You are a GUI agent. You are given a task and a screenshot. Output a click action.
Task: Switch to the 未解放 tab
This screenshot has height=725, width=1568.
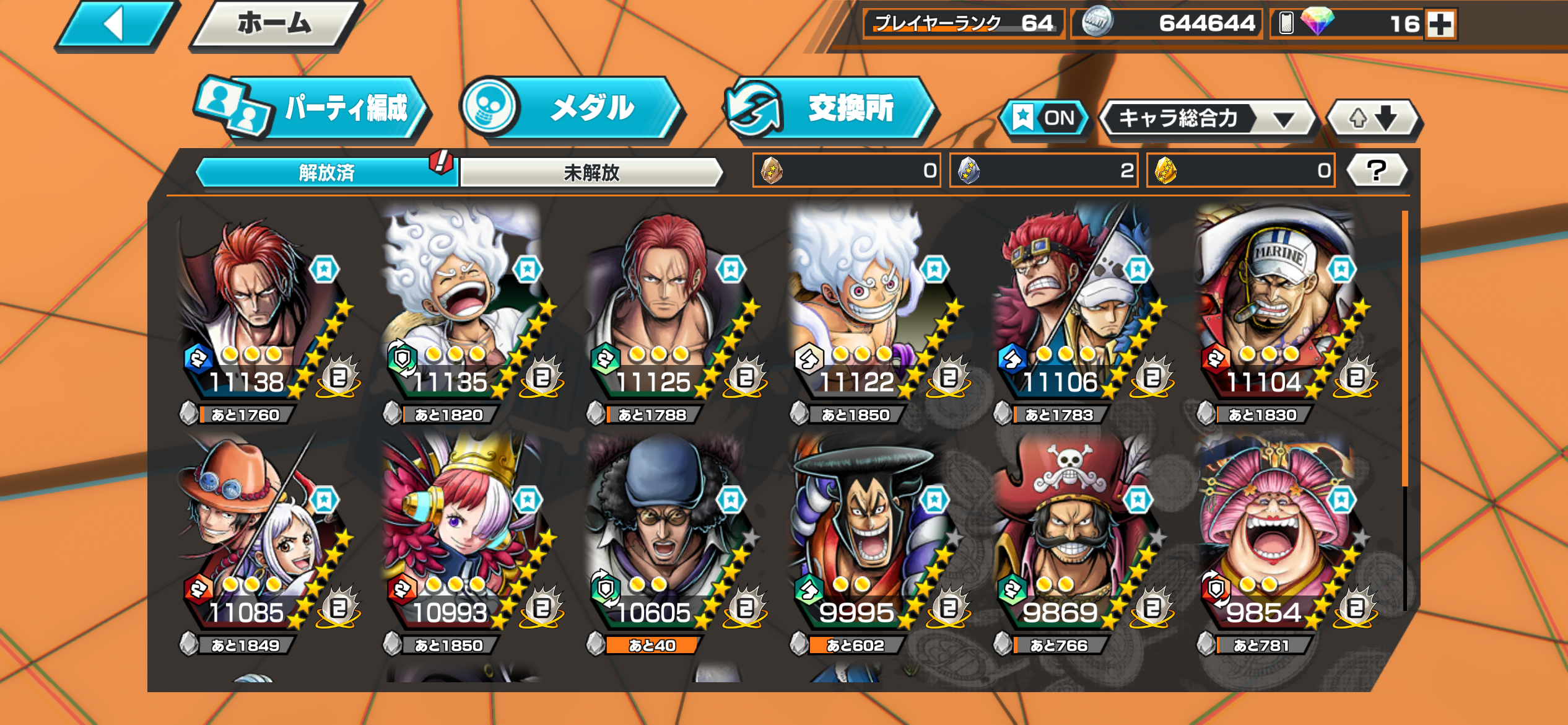click(x=591, y=172)
